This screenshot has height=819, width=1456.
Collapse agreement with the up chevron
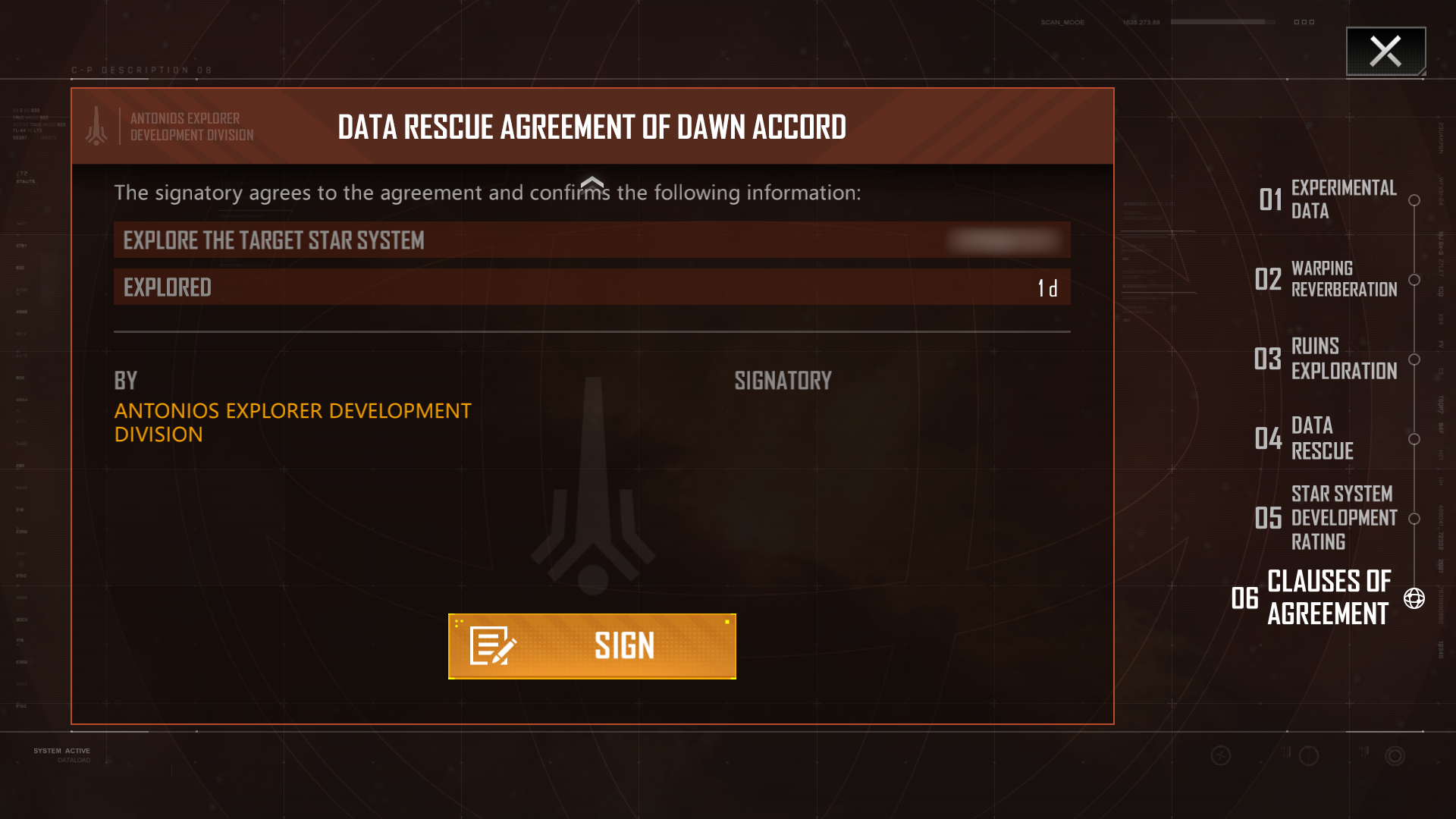591,183
